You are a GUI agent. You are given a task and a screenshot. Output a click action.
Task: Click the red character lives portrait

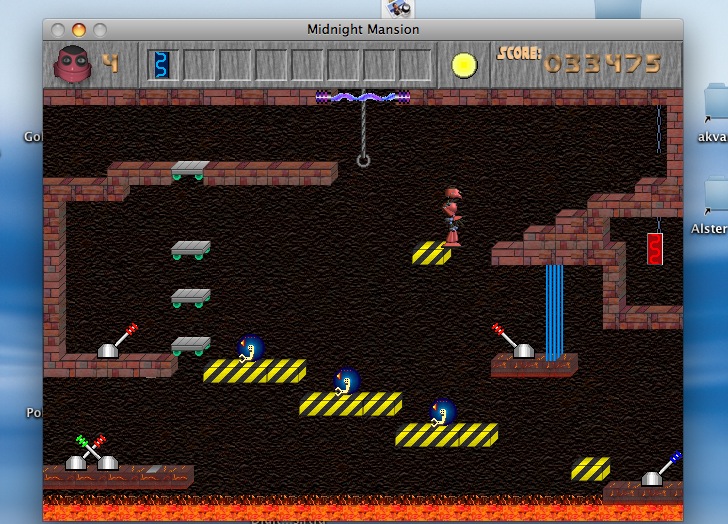(x=71, y=64)
